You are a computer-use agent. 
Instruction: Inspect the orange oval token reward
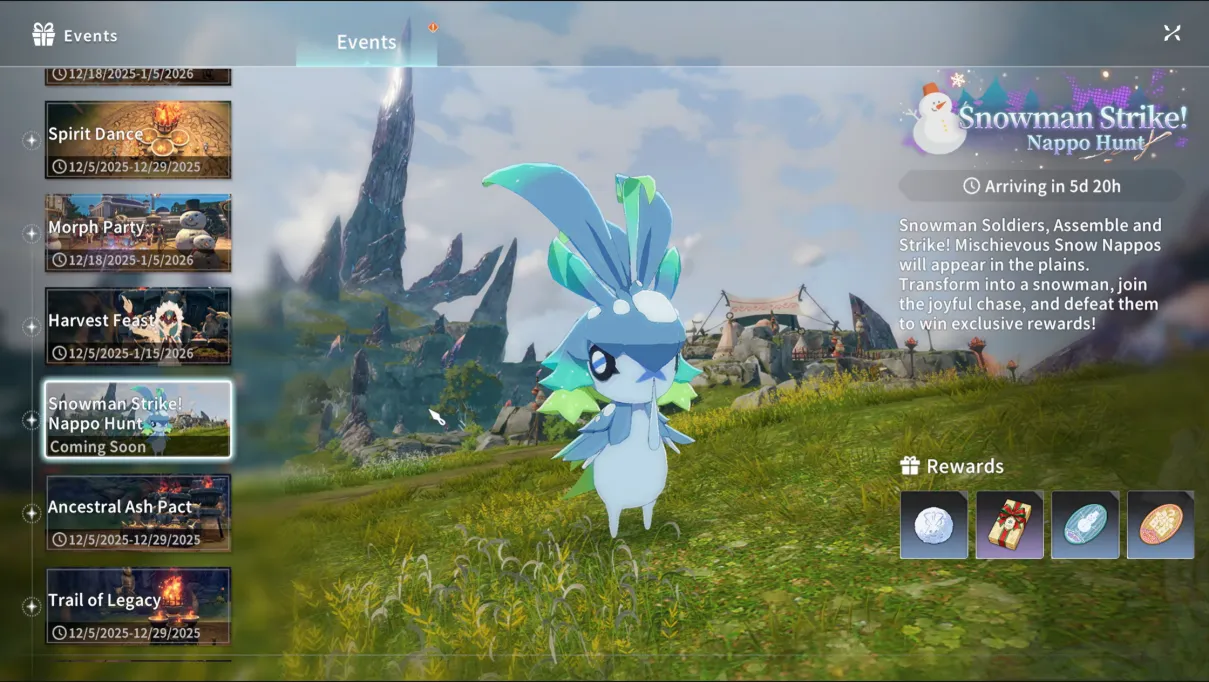1160,524
